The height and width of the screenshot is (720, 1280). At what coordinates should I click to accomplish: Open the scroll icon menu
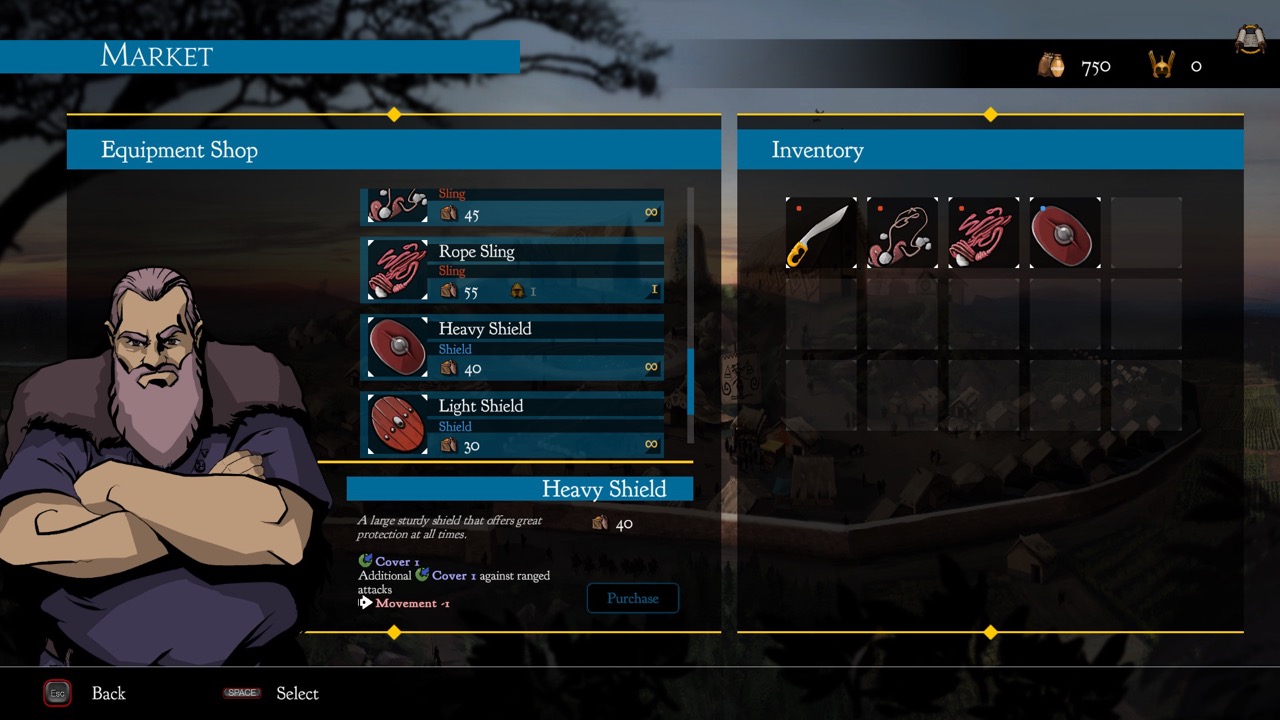point(1249,39)
